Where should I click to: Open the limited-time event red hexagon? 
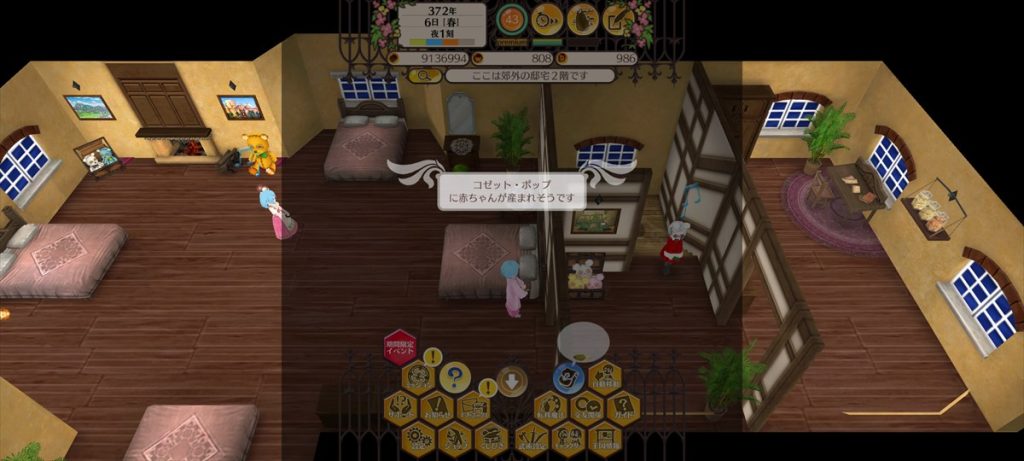(x=399, y=347)
